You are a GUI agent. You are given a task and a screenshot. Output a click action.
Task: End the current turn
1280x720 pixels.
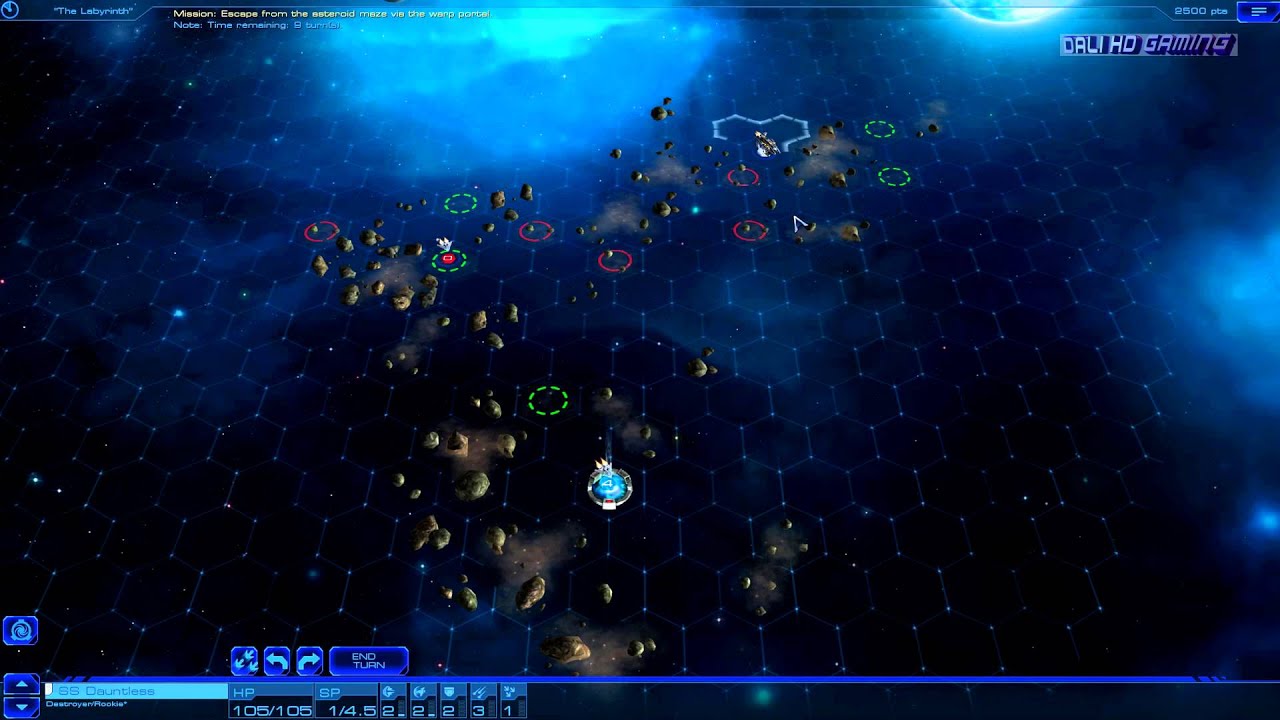pyautogui.click(x=368, y=661)
